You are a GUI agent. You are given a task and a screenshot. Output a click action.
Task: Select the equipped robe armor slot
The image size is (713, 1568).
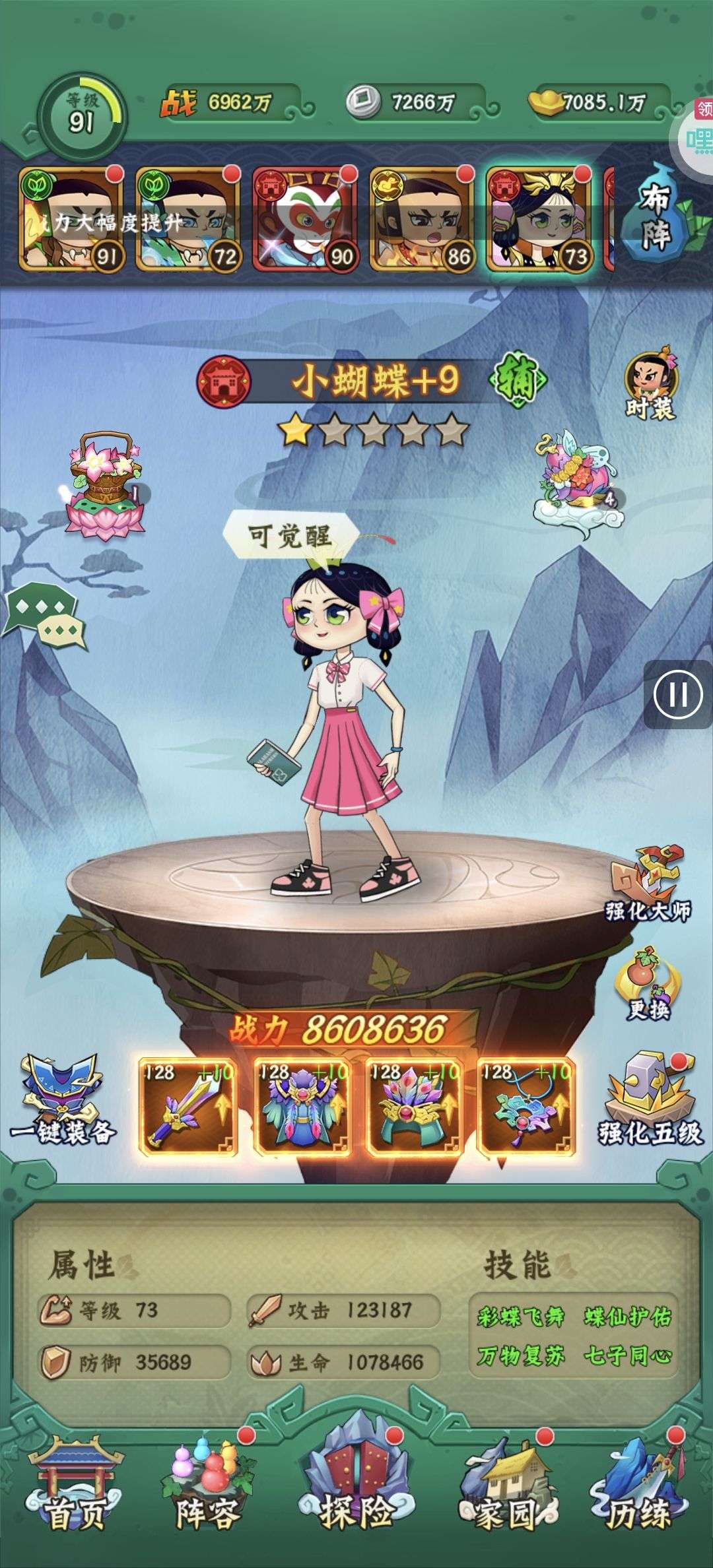pos(302,1106)
